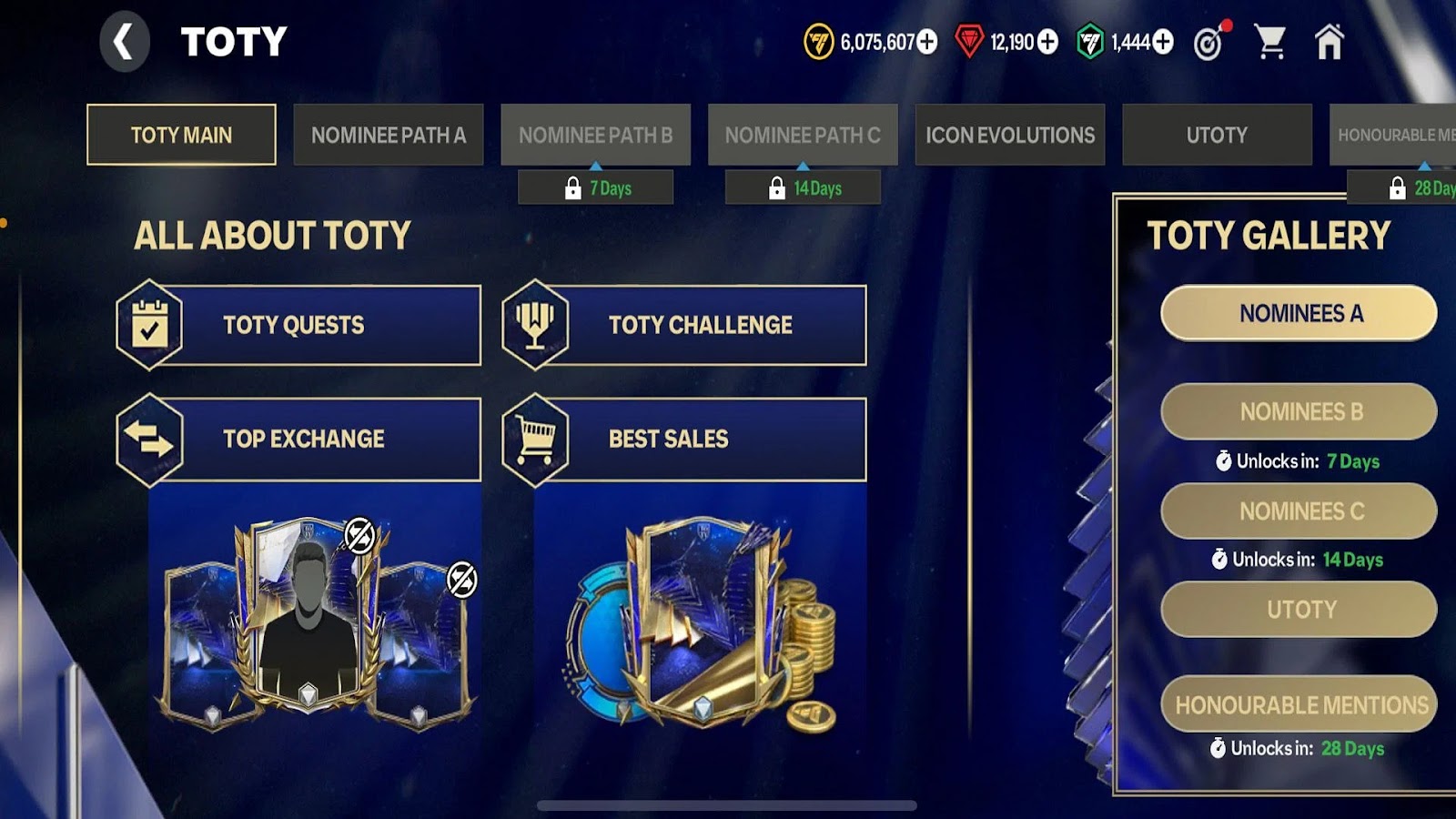Open the UTOTY gallery button
1456x819 pixels.
pyautogui.click(x=1298, y=610)
